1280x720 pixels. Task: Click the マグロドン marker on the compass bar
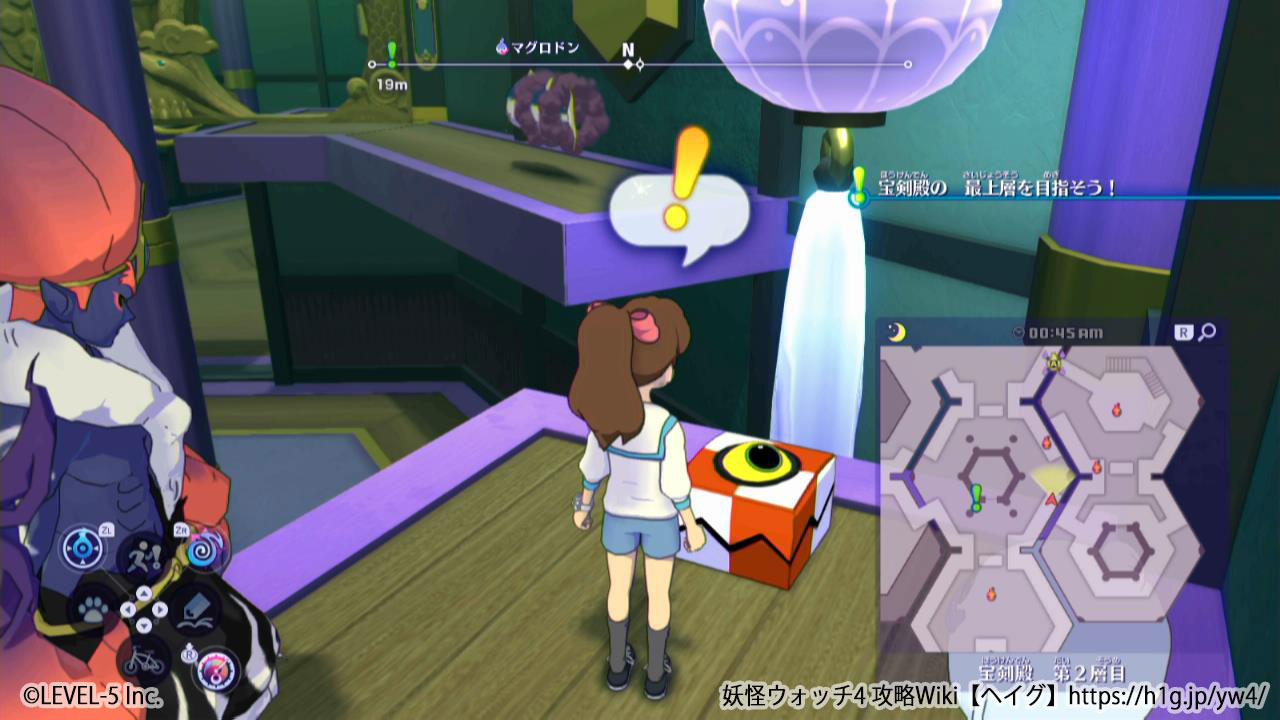(x=538, y=47)
